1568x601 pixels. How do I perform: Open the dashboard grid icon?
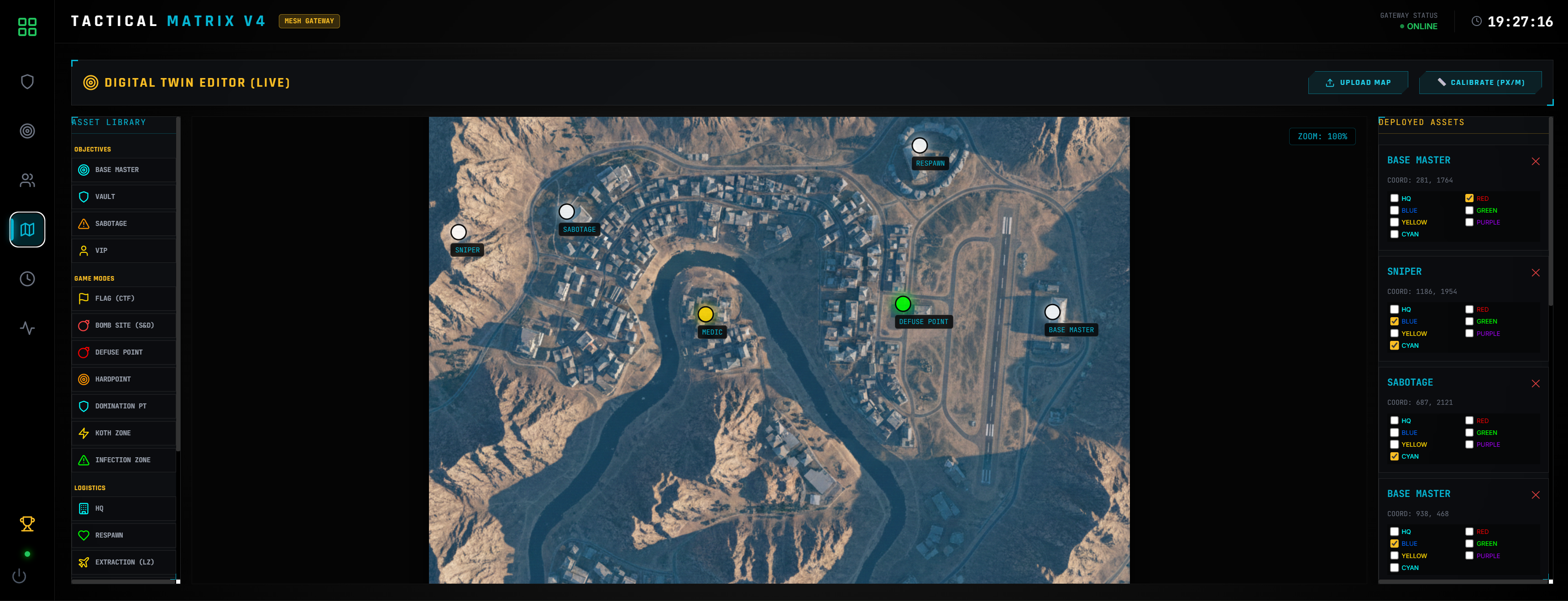[x=27, y=27]
